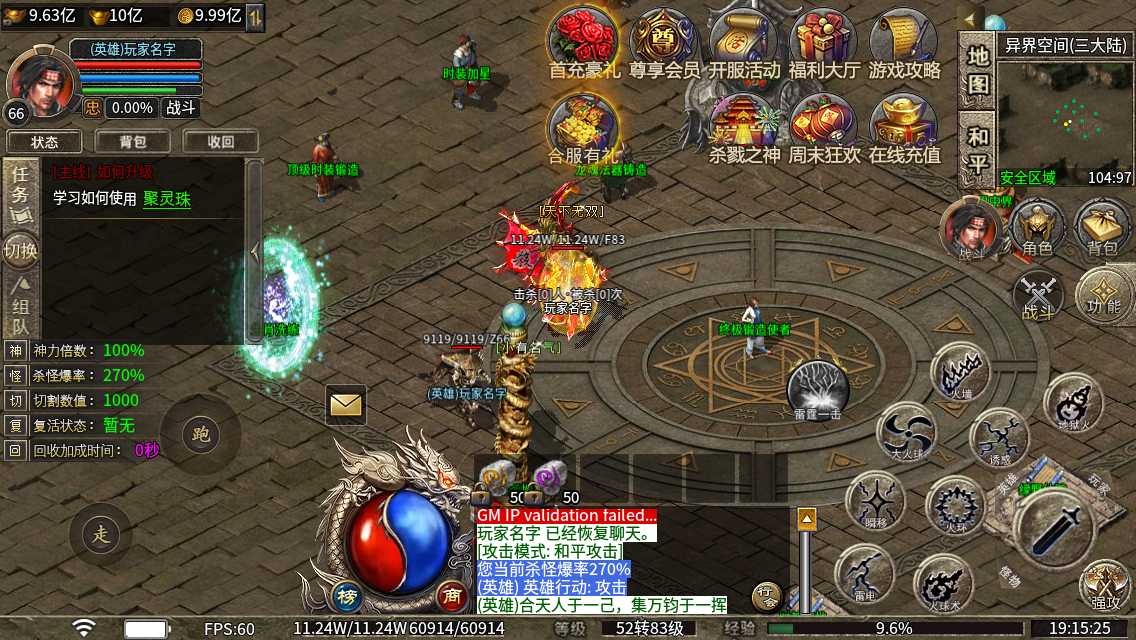Tap the 跑 run button
The height and width of the screenshot is (640, 1136).
(x=200, y=434)
